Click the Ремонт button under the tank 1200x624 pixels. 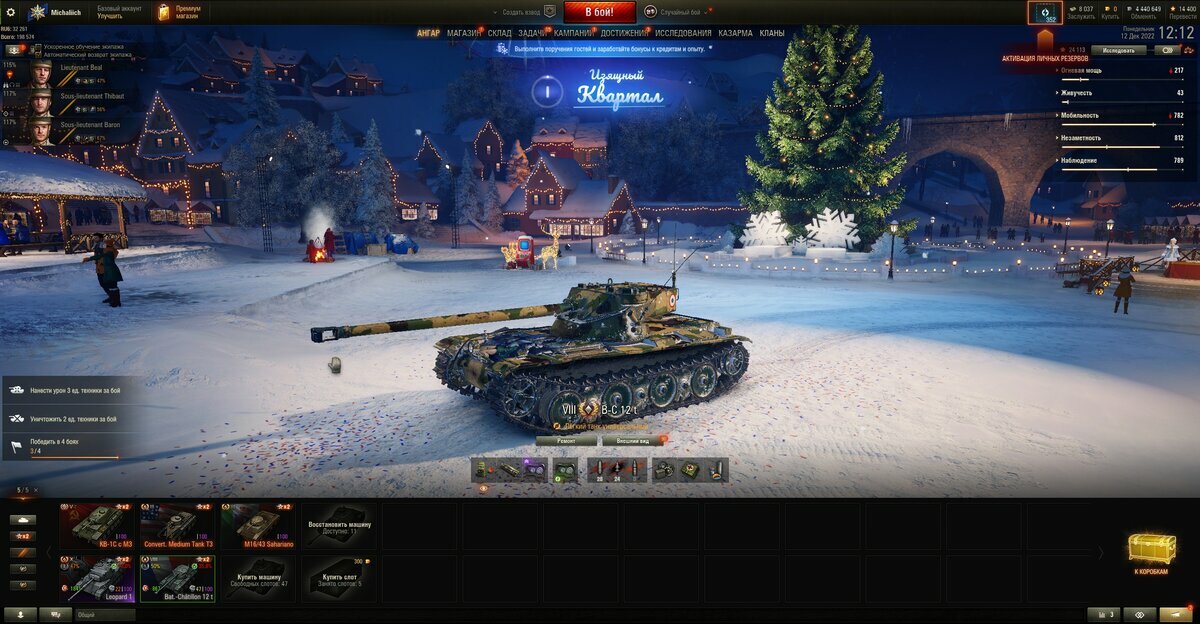coord(566,440)
